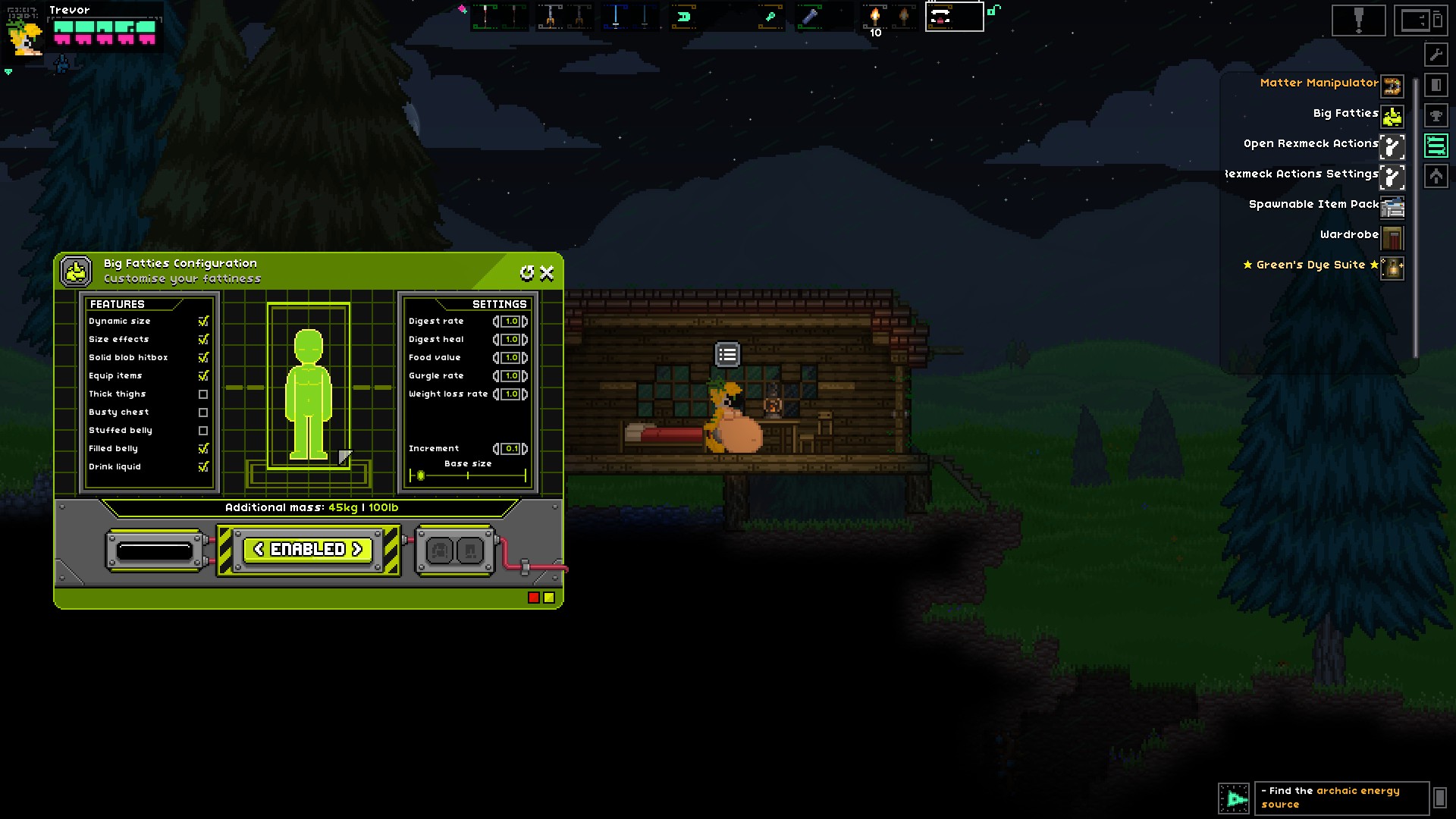Enable the Thick thighs feature
The height and width of the screenshot is (819, 1456).
(203, 394)
